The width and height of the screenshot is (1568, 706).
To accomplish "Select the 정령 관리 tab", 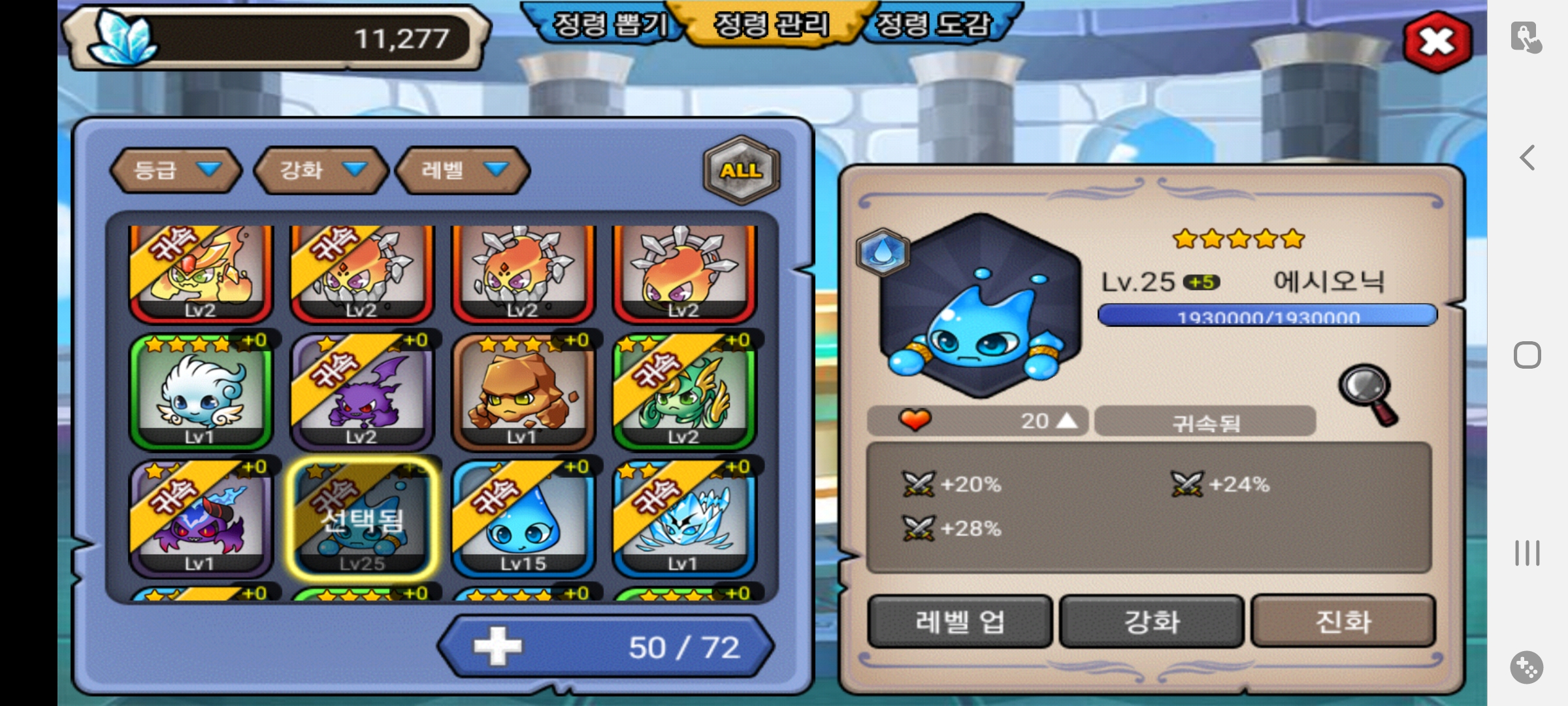I will point(772,25).
